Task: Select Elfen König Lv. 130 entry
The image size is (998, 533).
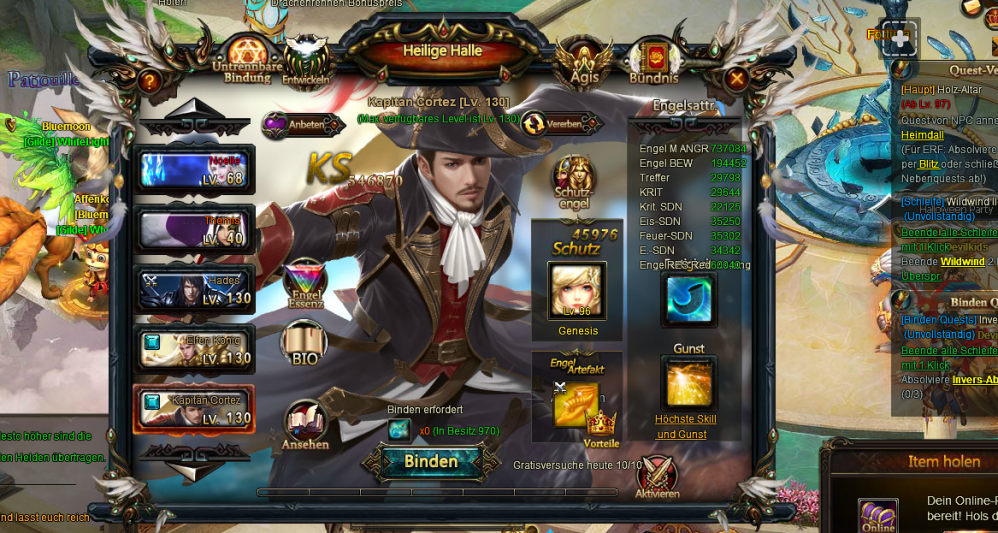Action: (x=195, y=349)
